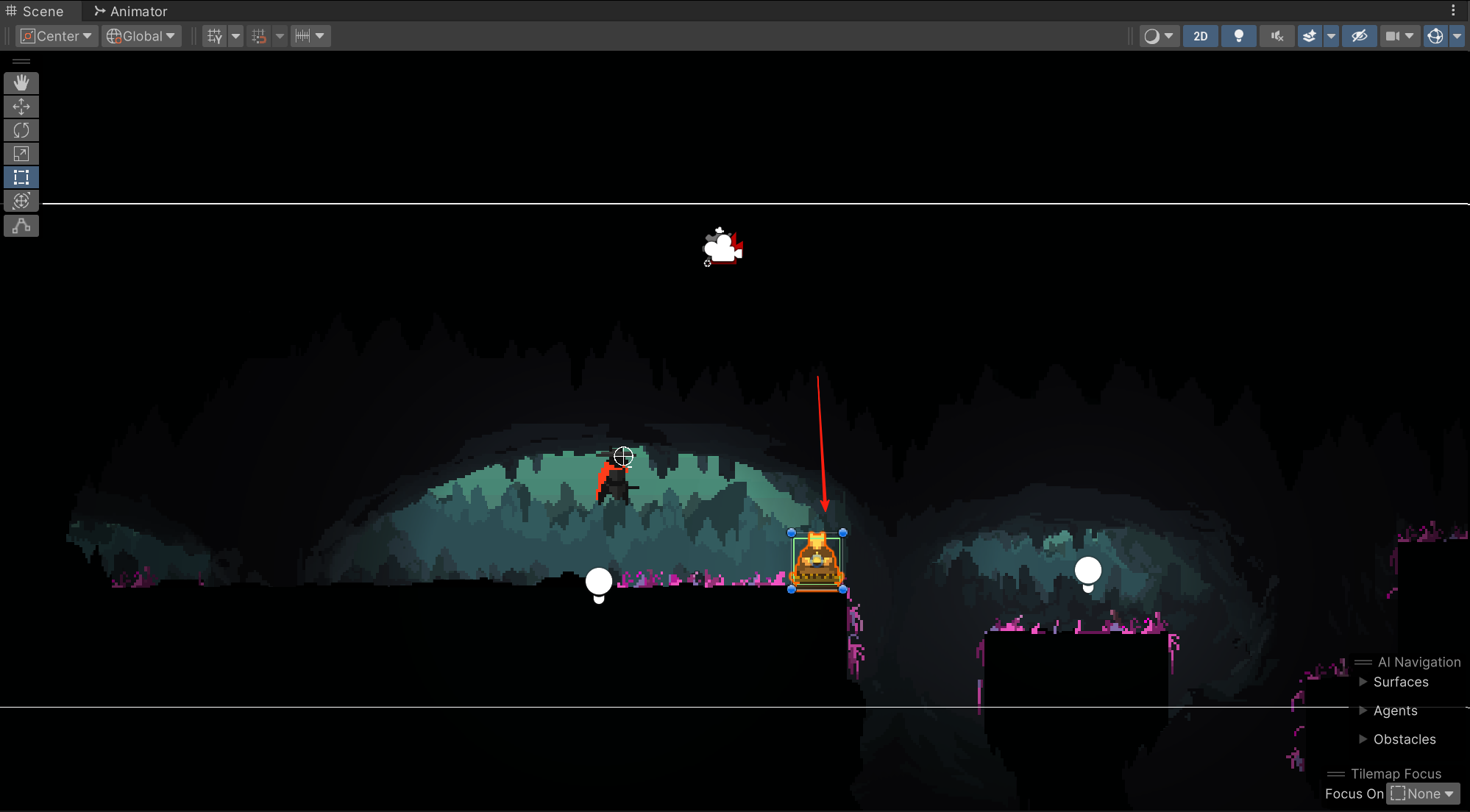Screen dimensions: 1470x812
Task: Toggle scene audio mute button
Action: [1277, 36]
